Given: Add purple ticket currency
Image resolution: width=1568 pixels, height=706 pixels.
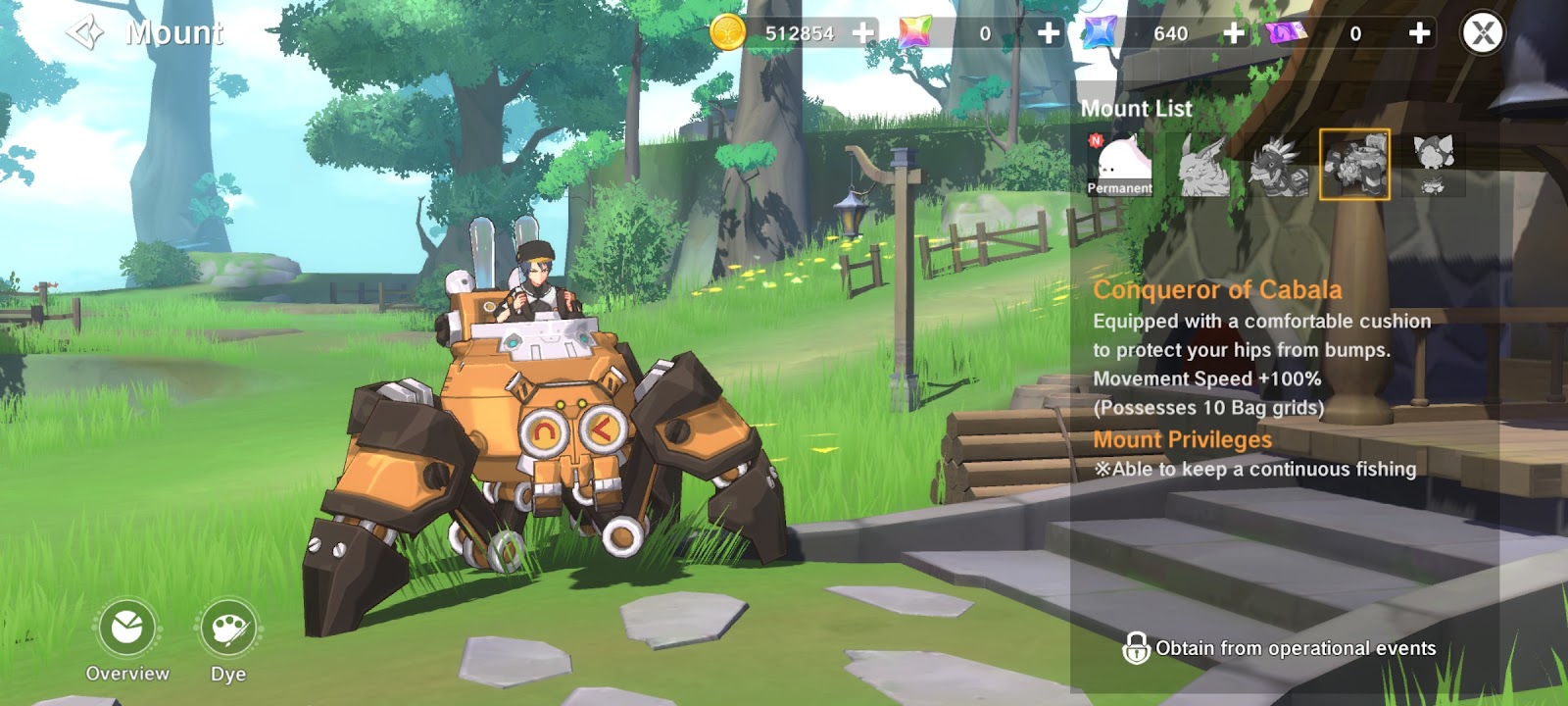Looking at the screenshot, I should point(1418,33).
